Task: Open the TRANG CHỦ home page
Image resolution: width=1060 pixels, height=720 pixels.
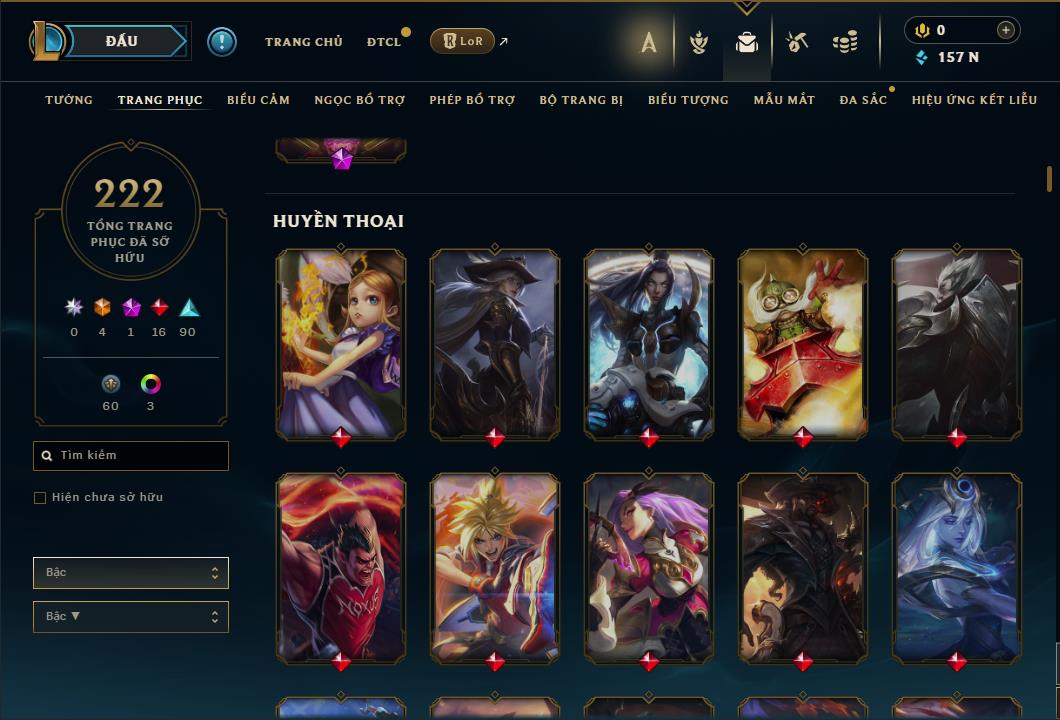Action: pyautogui.click(x=303, y=42)
